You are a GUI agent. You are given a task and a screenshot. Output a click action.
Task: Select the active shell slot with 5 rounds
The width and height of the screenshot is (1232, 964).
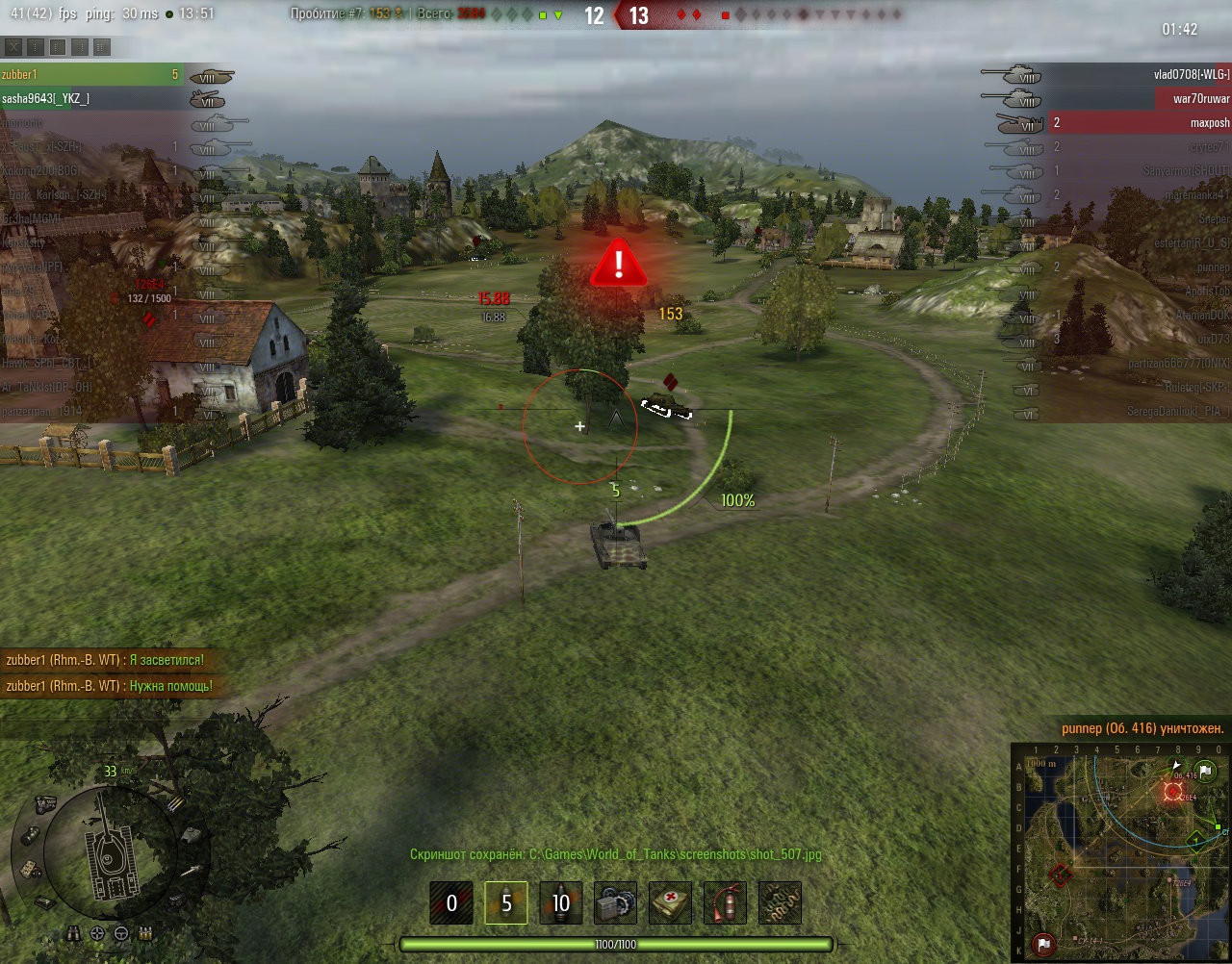point(506,903)
